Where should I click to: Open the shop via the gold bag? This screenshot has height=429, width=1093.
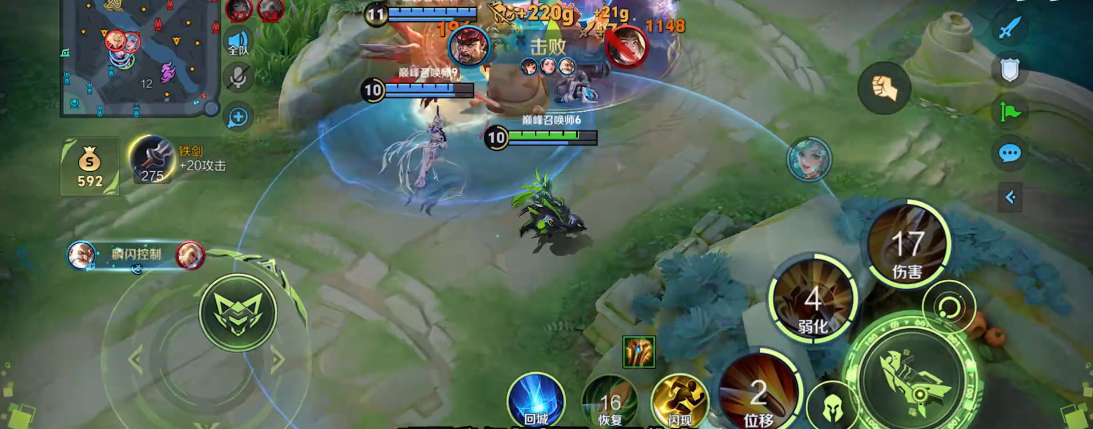coord(90,166)
